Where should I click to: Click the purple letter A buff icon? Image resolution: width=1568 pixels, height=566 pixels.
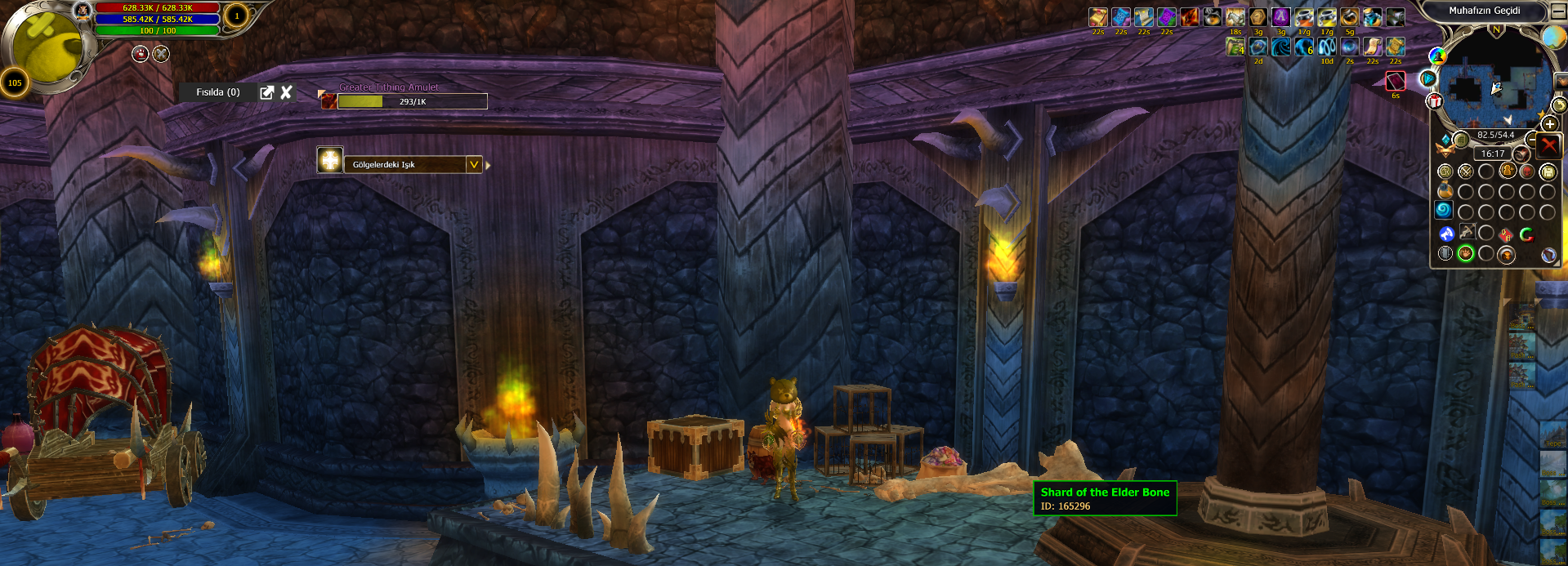coord(1280,17)
